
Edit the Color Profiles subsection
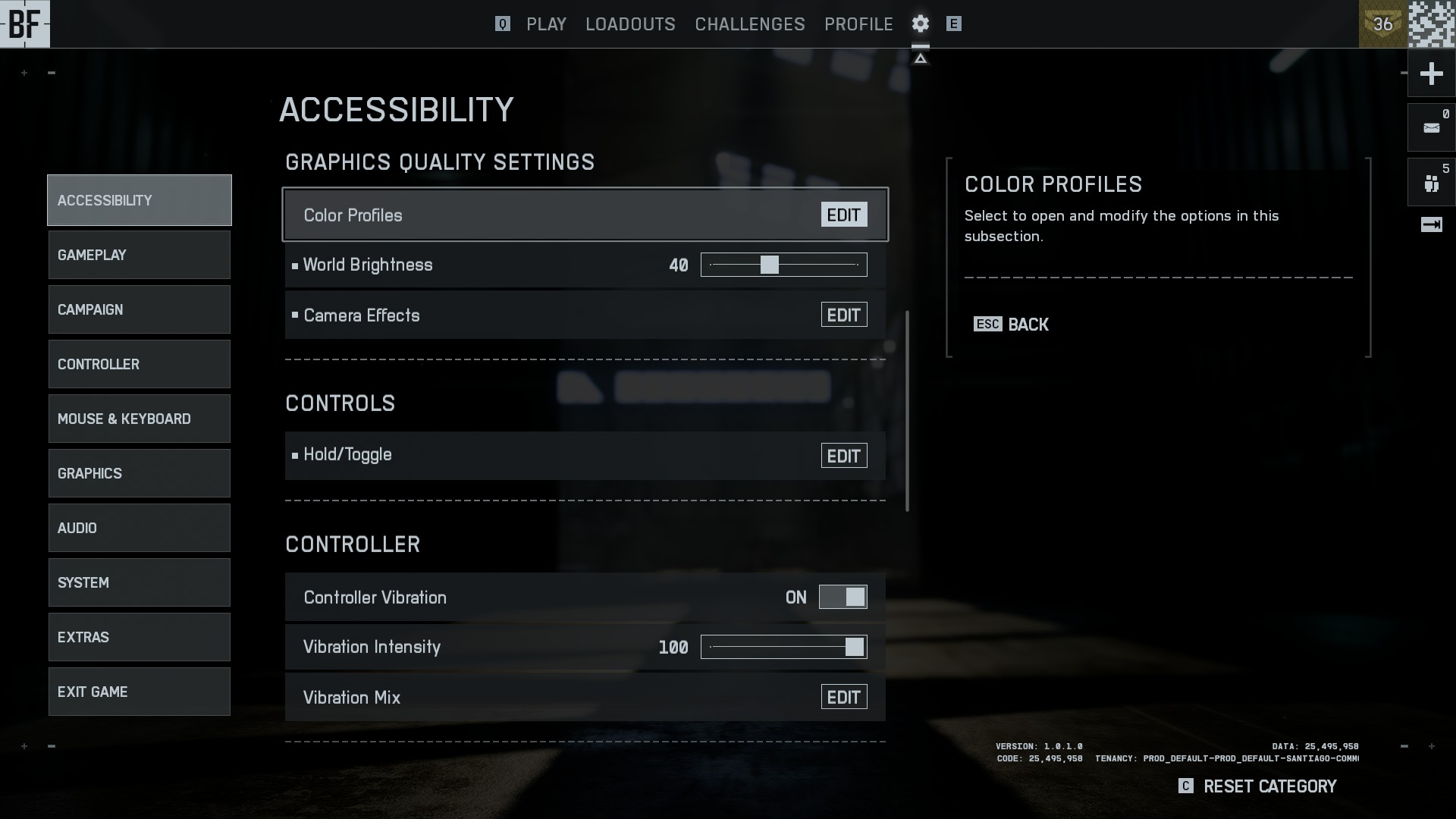(843, 215)
